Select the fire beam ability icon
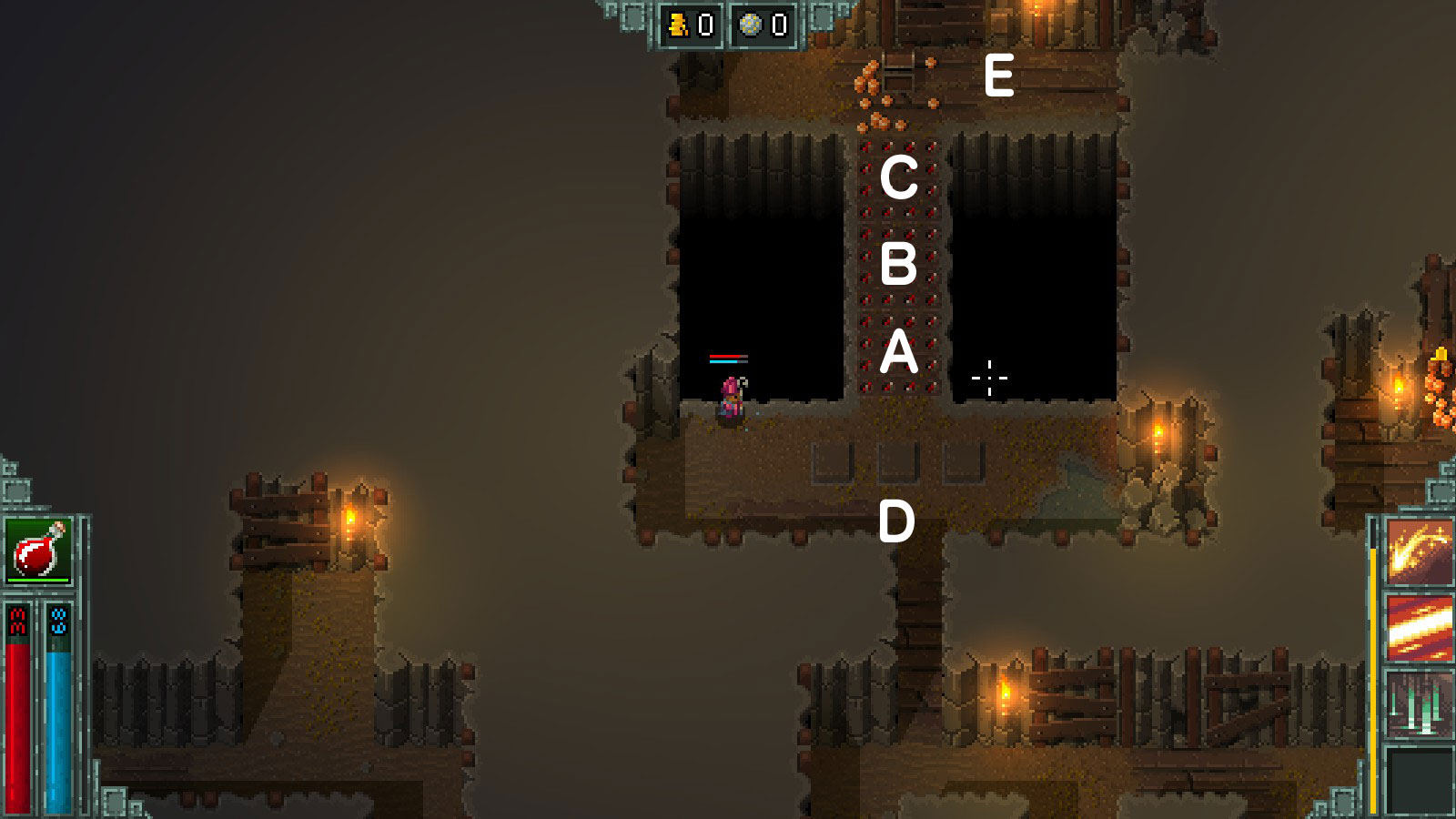Viewport: 1456px width, 819px height. tap(1419, 628)
